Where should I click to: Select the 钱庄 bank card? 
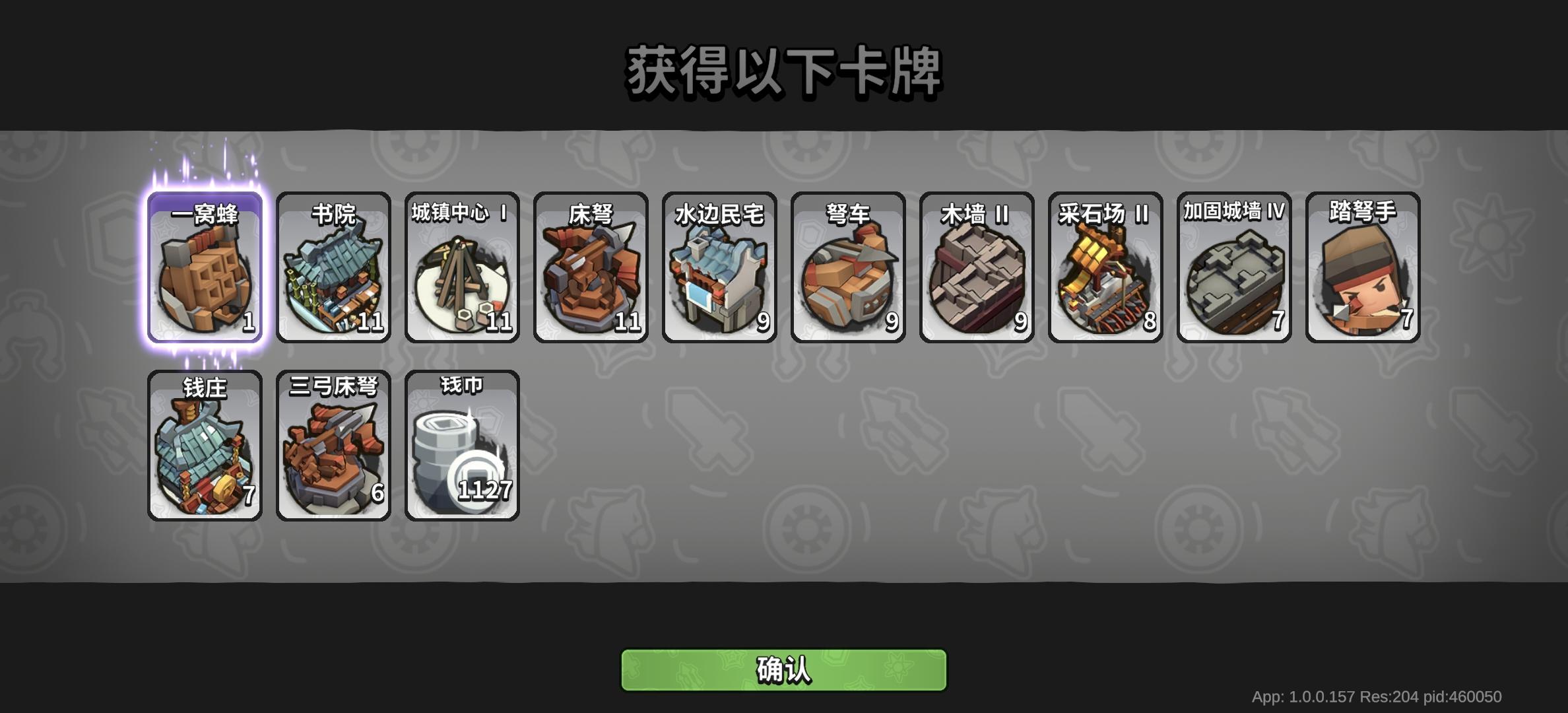pyautogui.click(x=205, y=442)
